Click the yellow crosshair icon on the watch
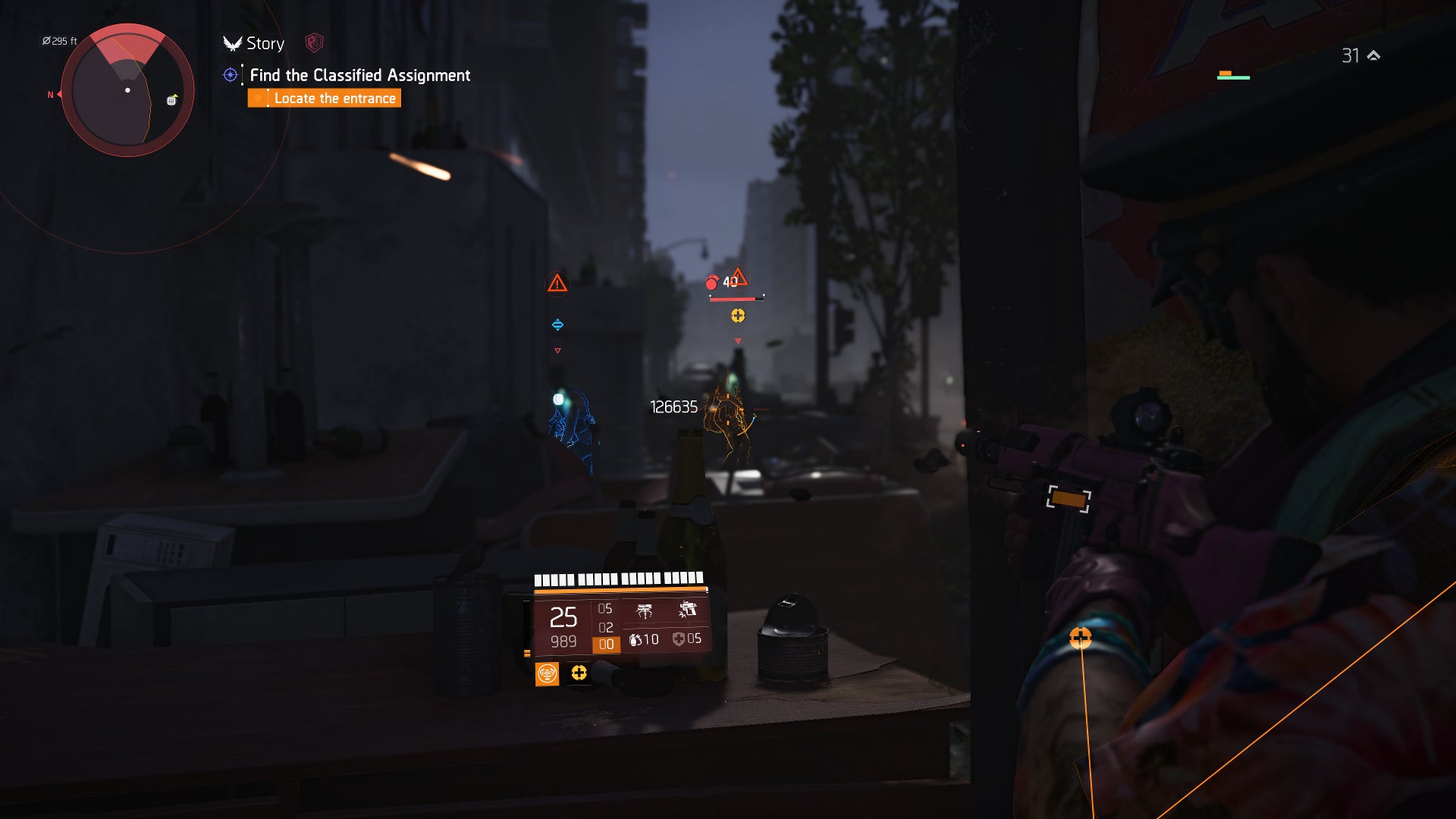This screenshot has height=819, width=1456. 579,673
